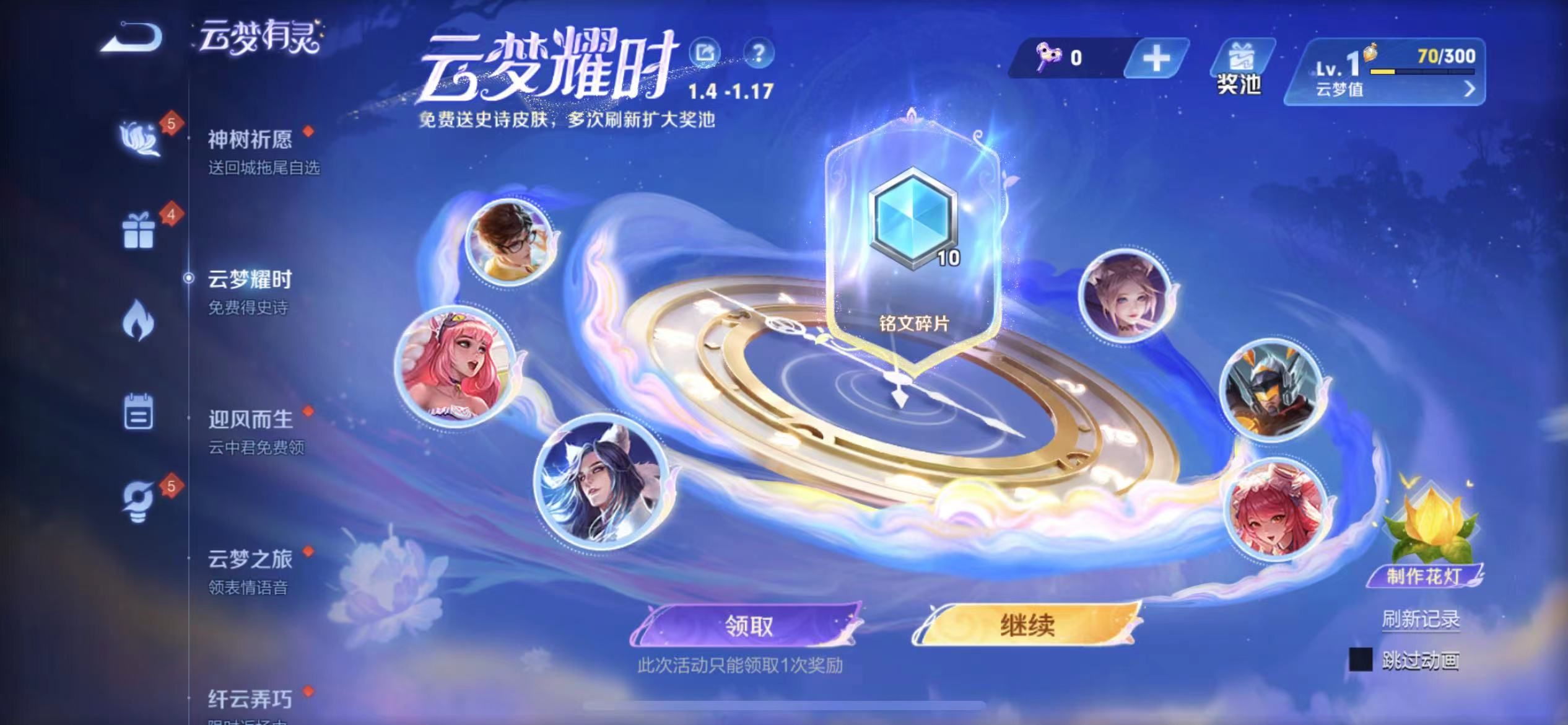This screenshot has height=725, width=1568.
Task: Open the share icon next to the event title
Action: (x=706, y=53)
